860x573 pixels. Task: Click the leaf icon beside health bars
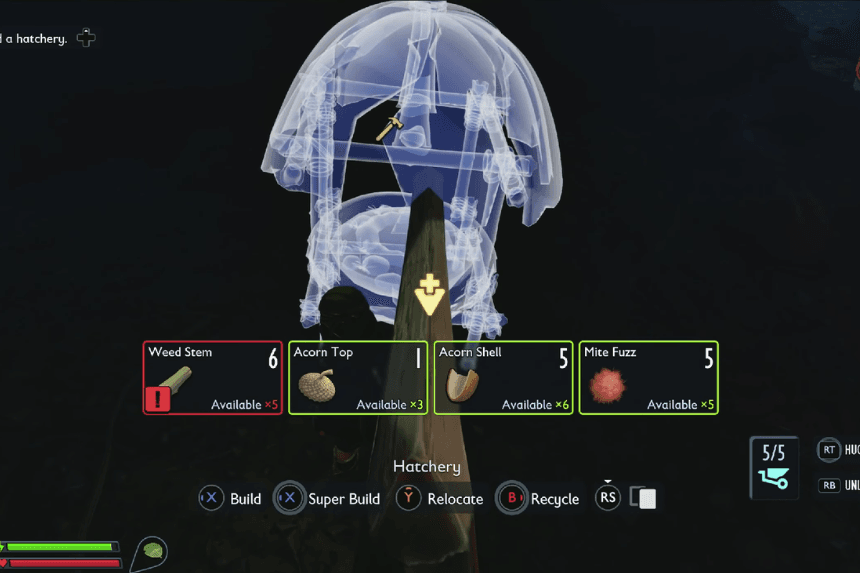pos(153,550)
